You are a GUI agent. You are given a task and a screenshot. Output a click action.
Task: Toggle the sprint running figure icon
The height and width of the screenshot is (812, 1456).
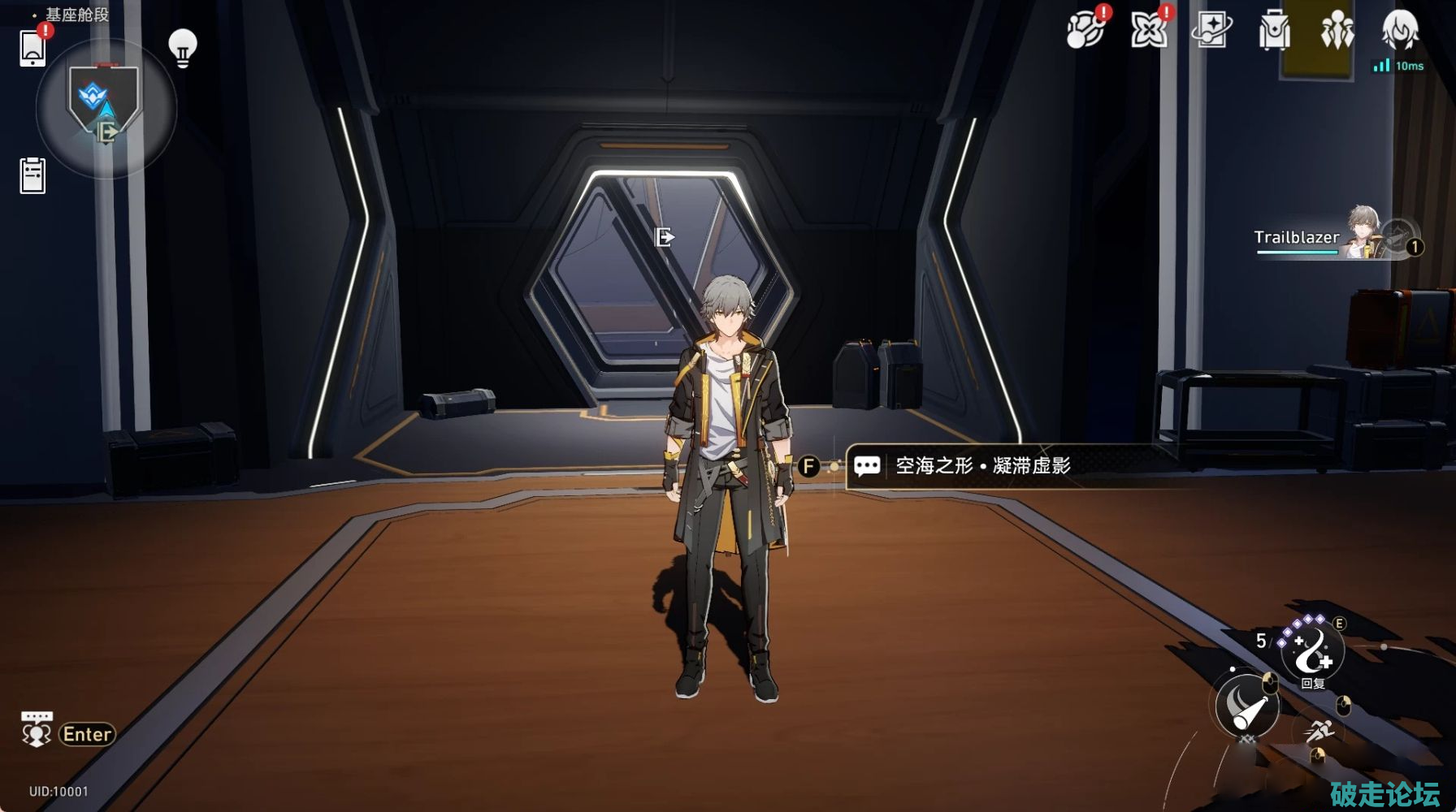[x=1319, y=732]
